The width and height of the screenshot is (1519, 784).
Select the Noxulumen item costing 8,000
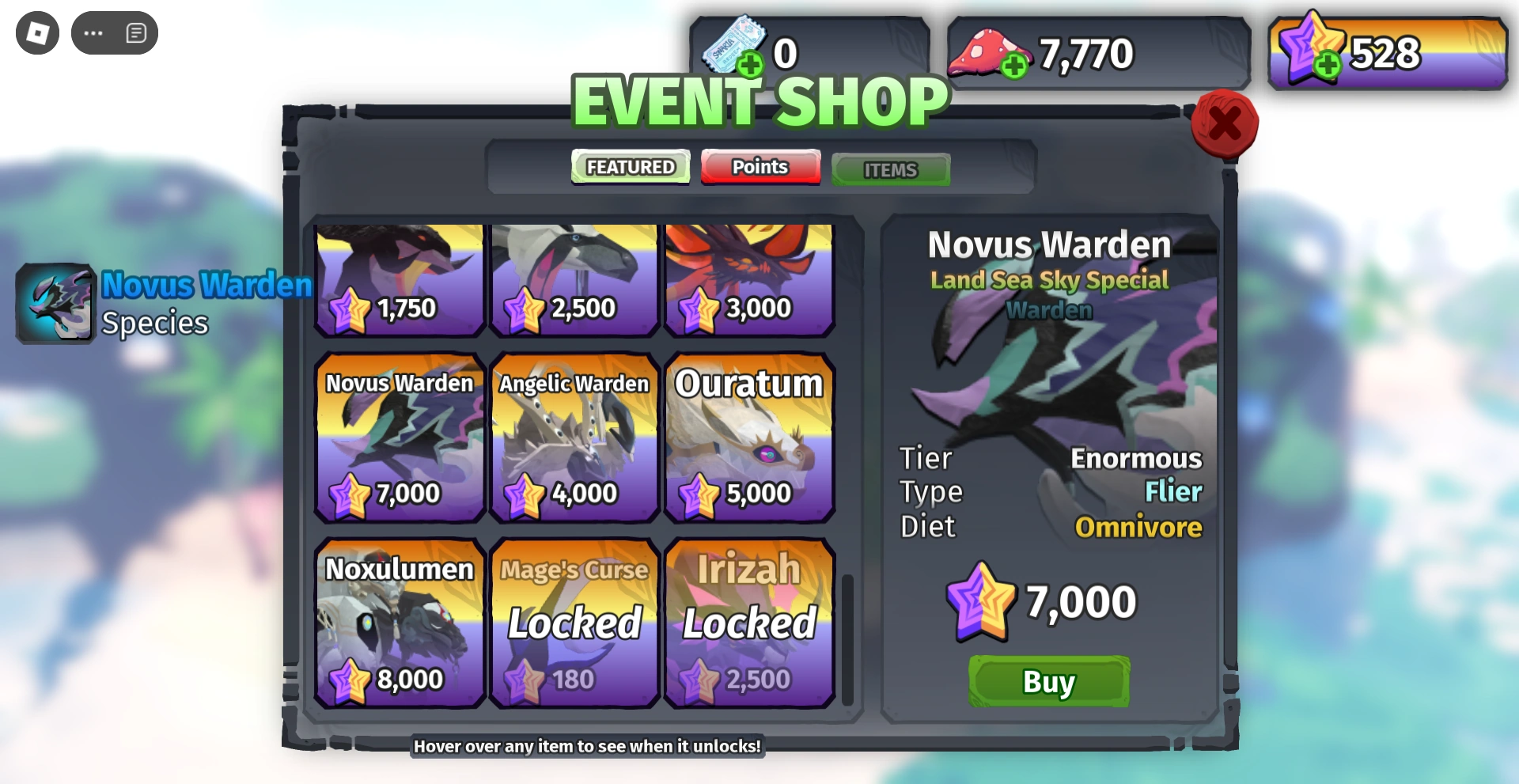400,623
